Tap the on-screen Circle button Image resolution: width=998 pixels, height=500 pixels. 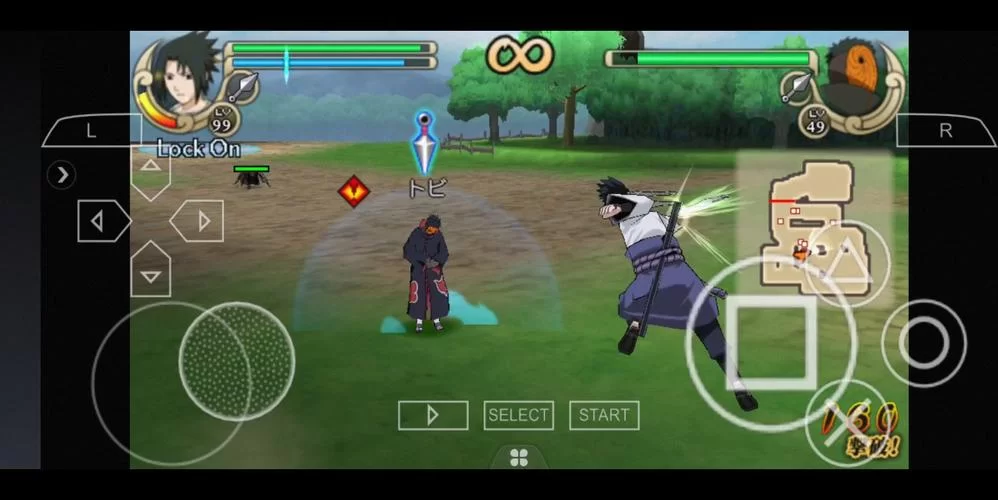coord(923,343)
